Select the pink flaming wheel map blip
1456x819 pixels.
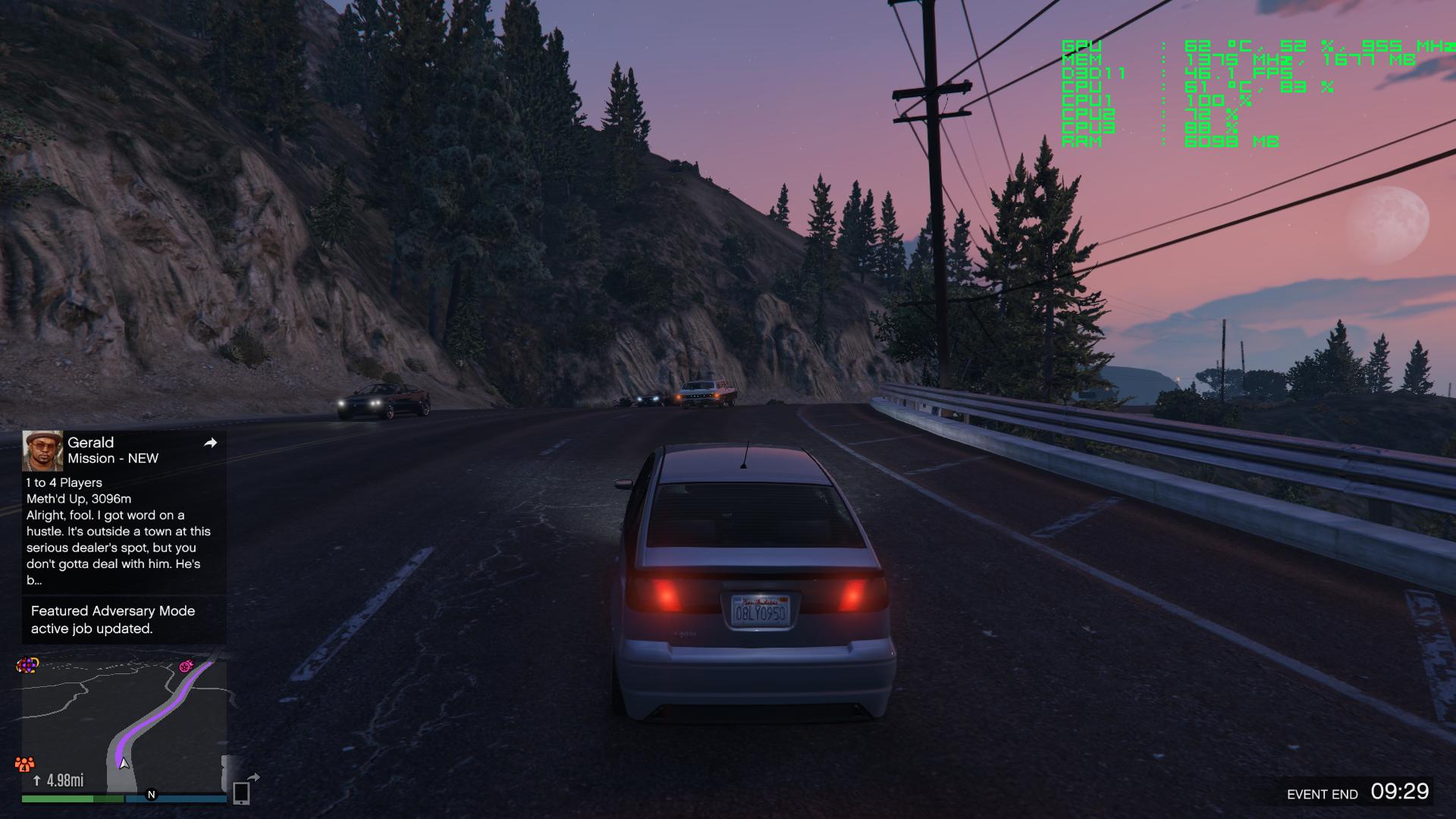coord(186,667)
